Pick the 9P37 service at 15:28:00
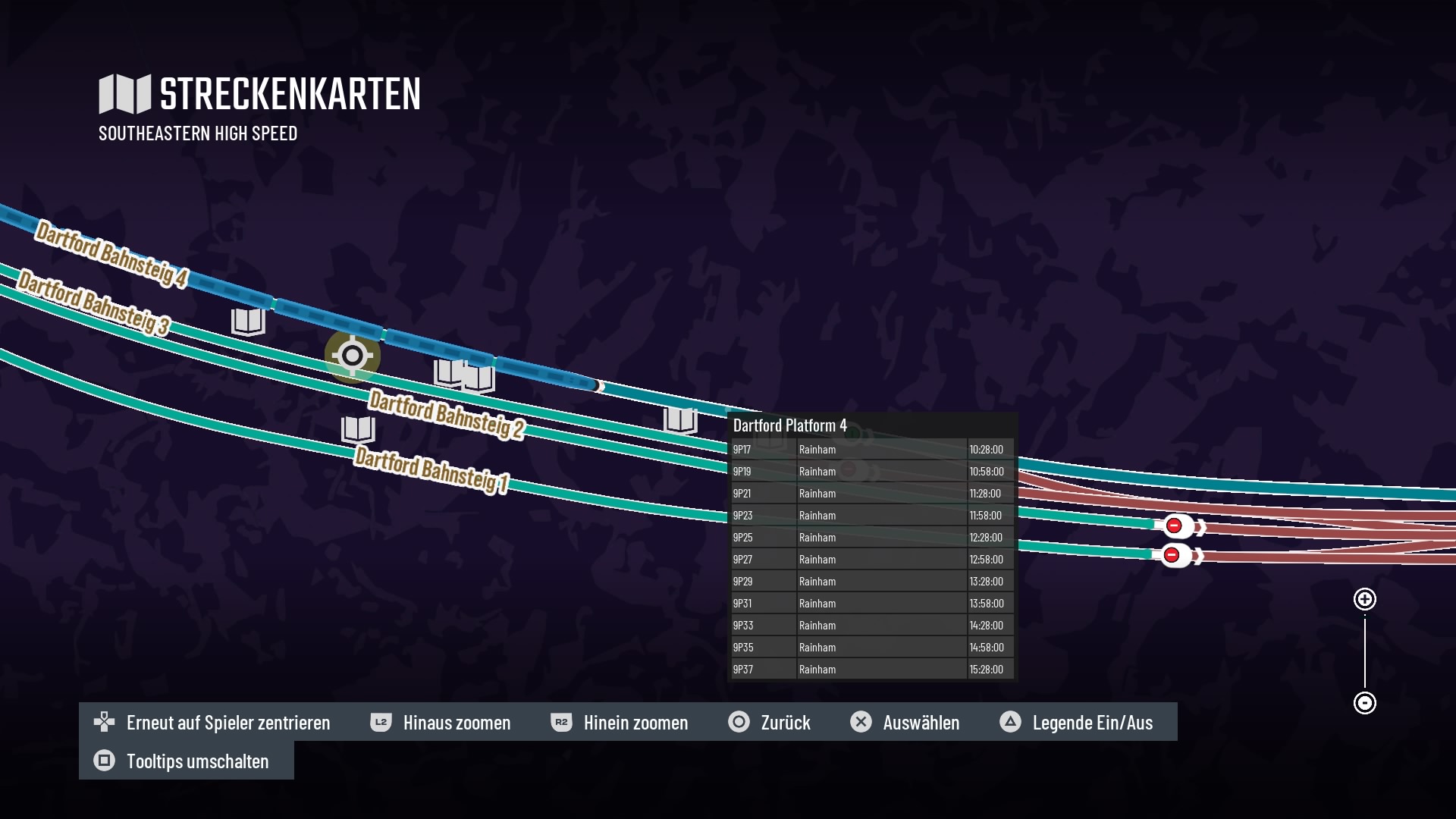The height and width of the screenshot is (819, 1456). pos(871,670)
